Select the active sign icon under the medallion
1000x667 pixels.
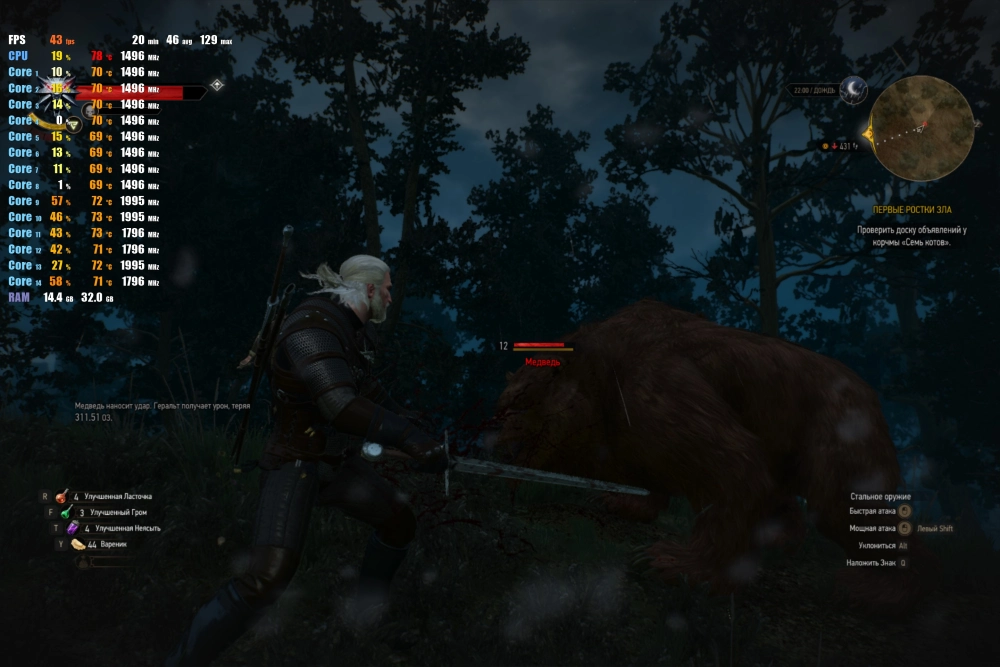pos(73,125)
